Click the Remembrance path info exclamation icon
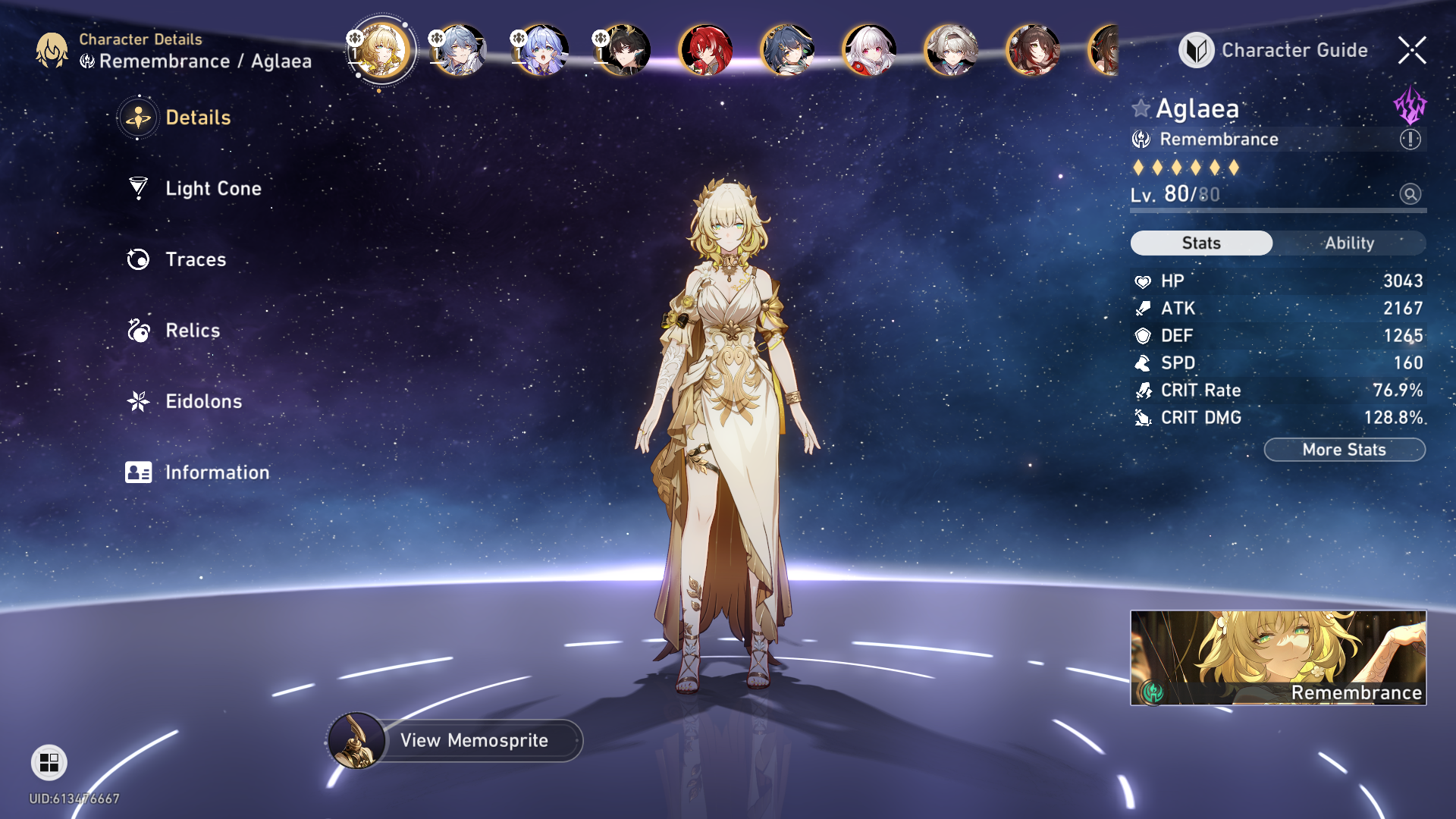Screen dimensions: 1456x819 (x=1410, y=140)
